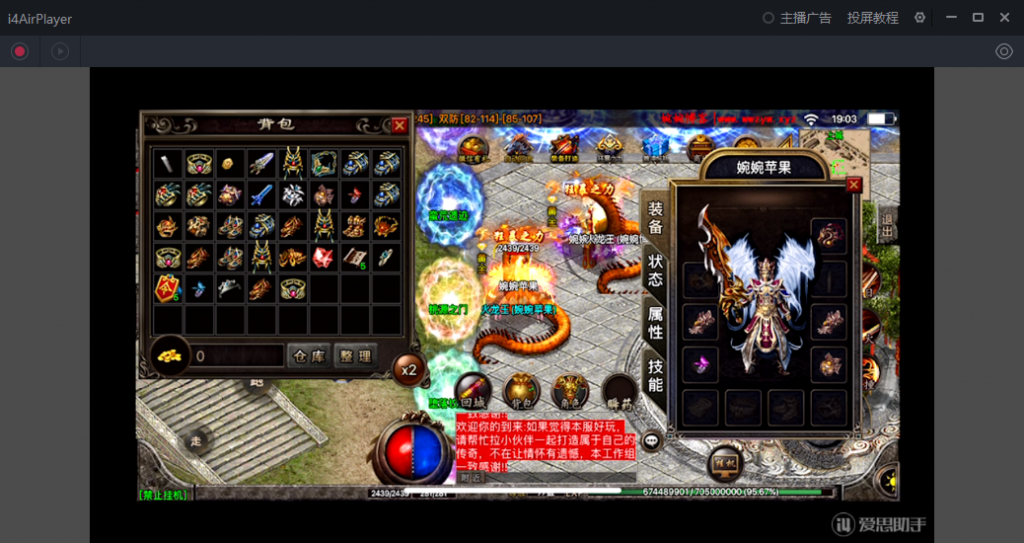The width and height of the screenshot is (1024, 543).
Task: Use the 回城 return-to-town button
Action: click(x=473, y=390)
